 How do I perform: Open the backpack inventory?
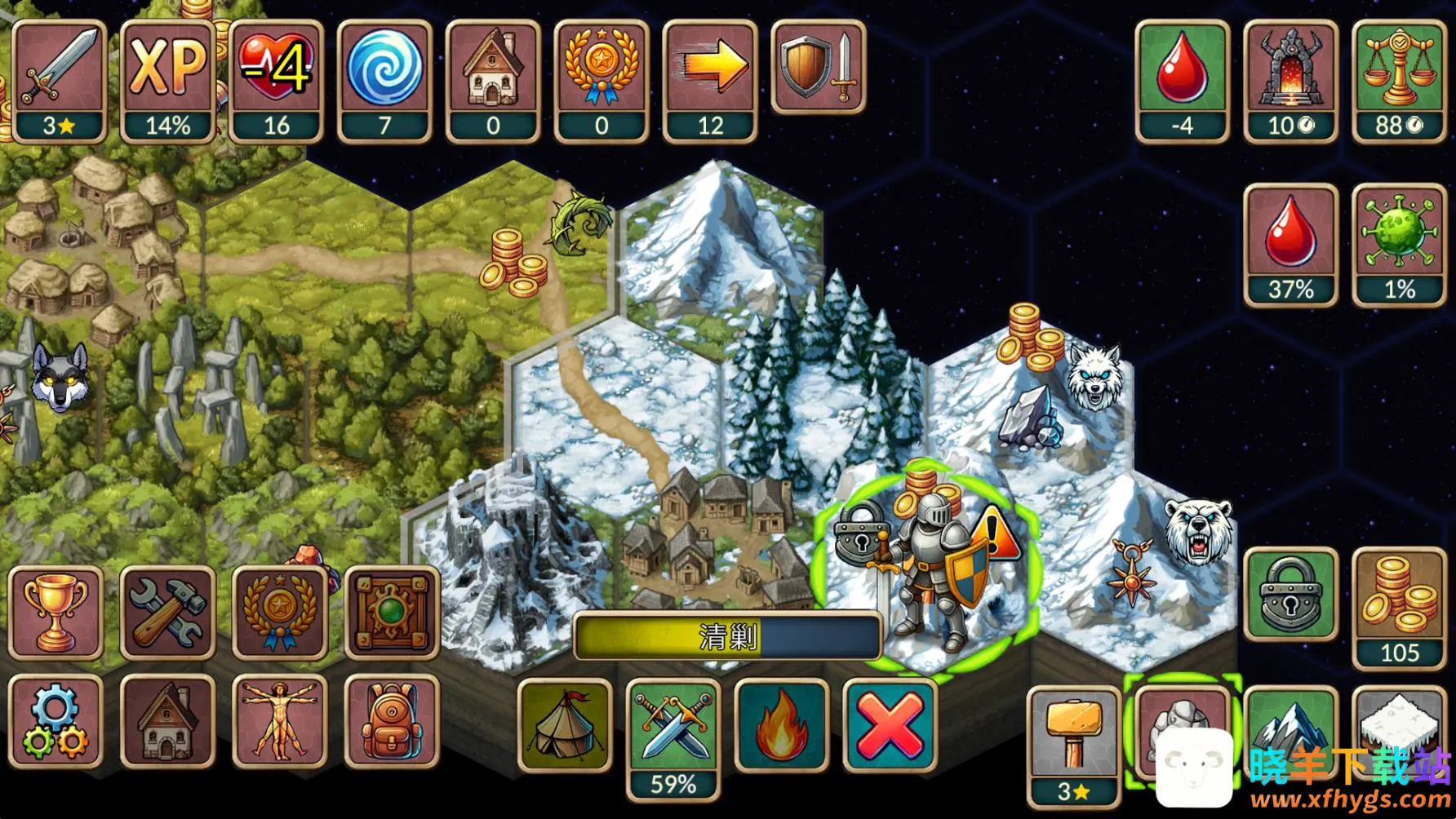click(x=392, y=722)
